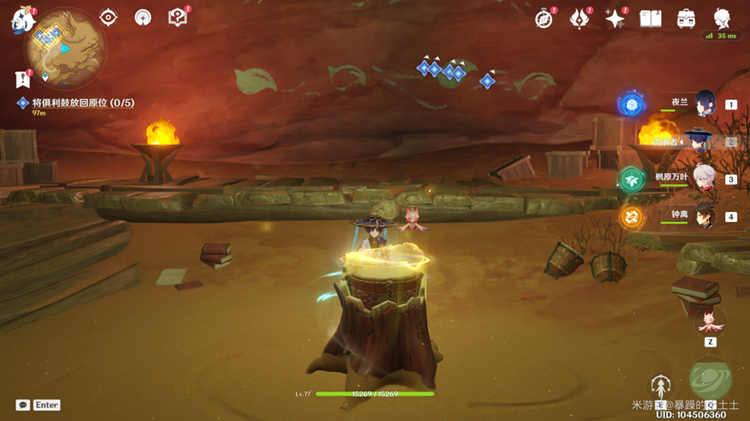Open the inventory backpack icon
This screenshot has height=421, width=750.
(x=686, y=18)
